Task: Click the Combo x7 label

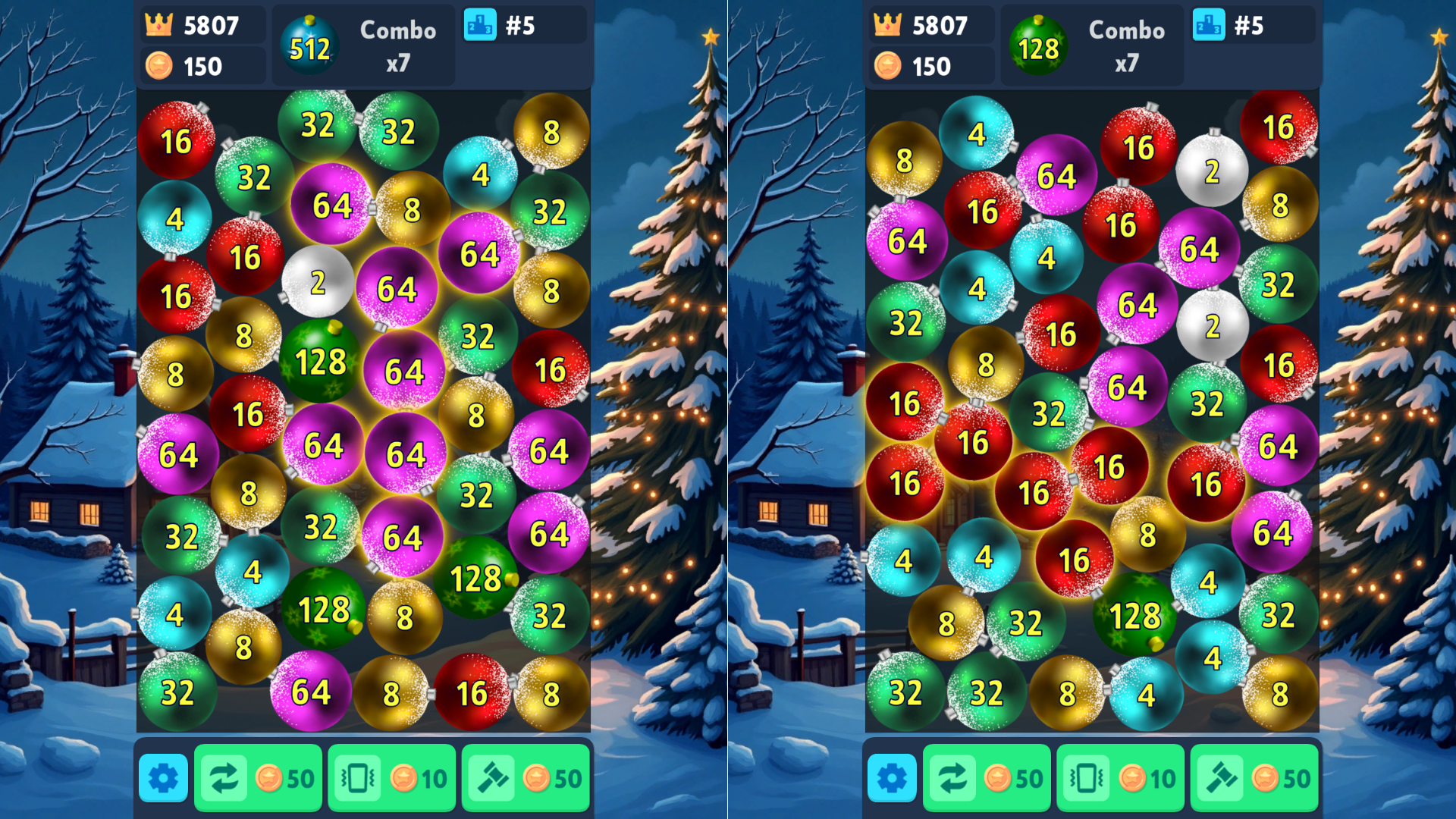Action: 397,45
